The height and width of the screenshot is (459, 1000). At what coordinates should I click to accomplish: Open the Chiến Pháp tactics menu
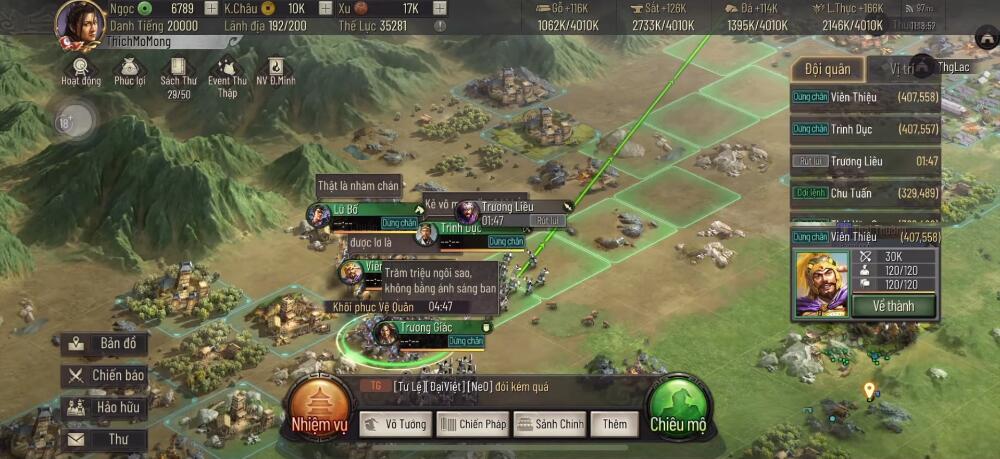[472, 424]
